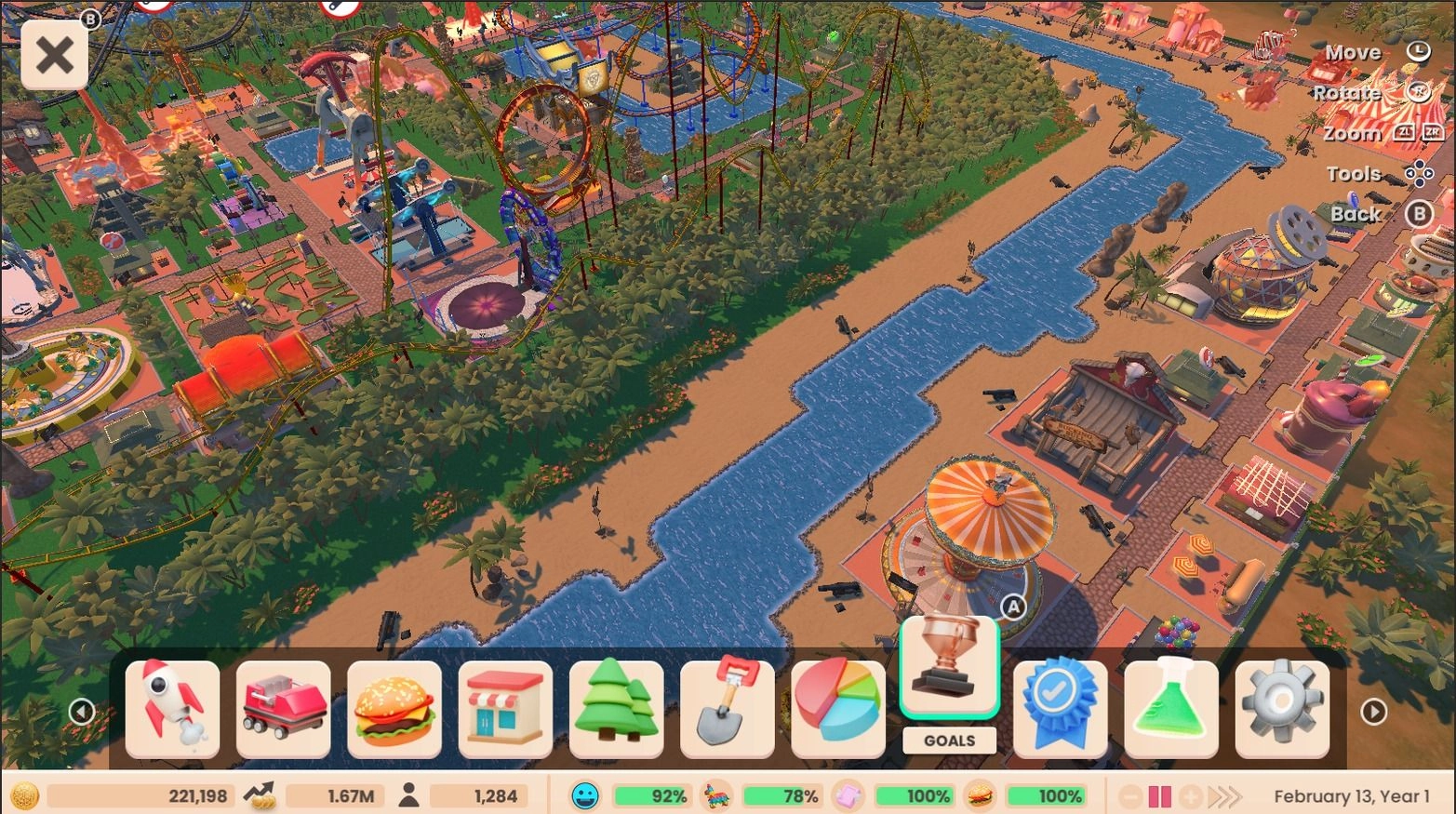Open research via the green flask icon

point(1171,709)
